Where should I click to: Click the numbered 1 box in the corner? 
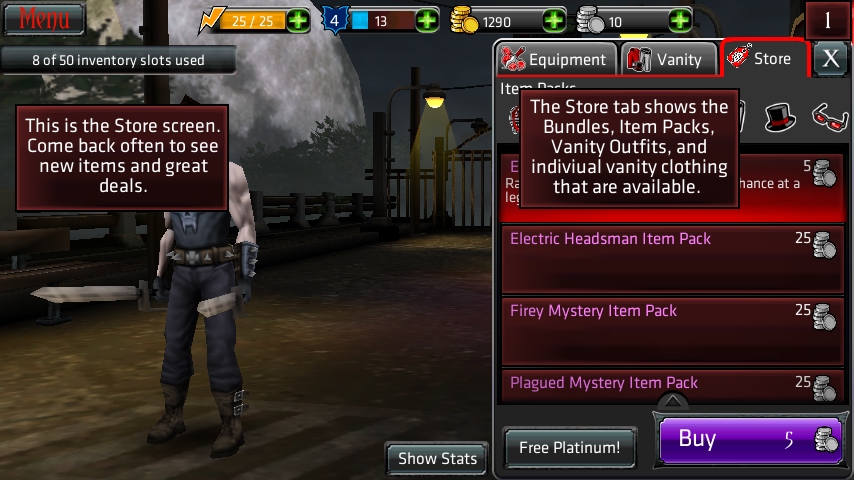[828, 20]
